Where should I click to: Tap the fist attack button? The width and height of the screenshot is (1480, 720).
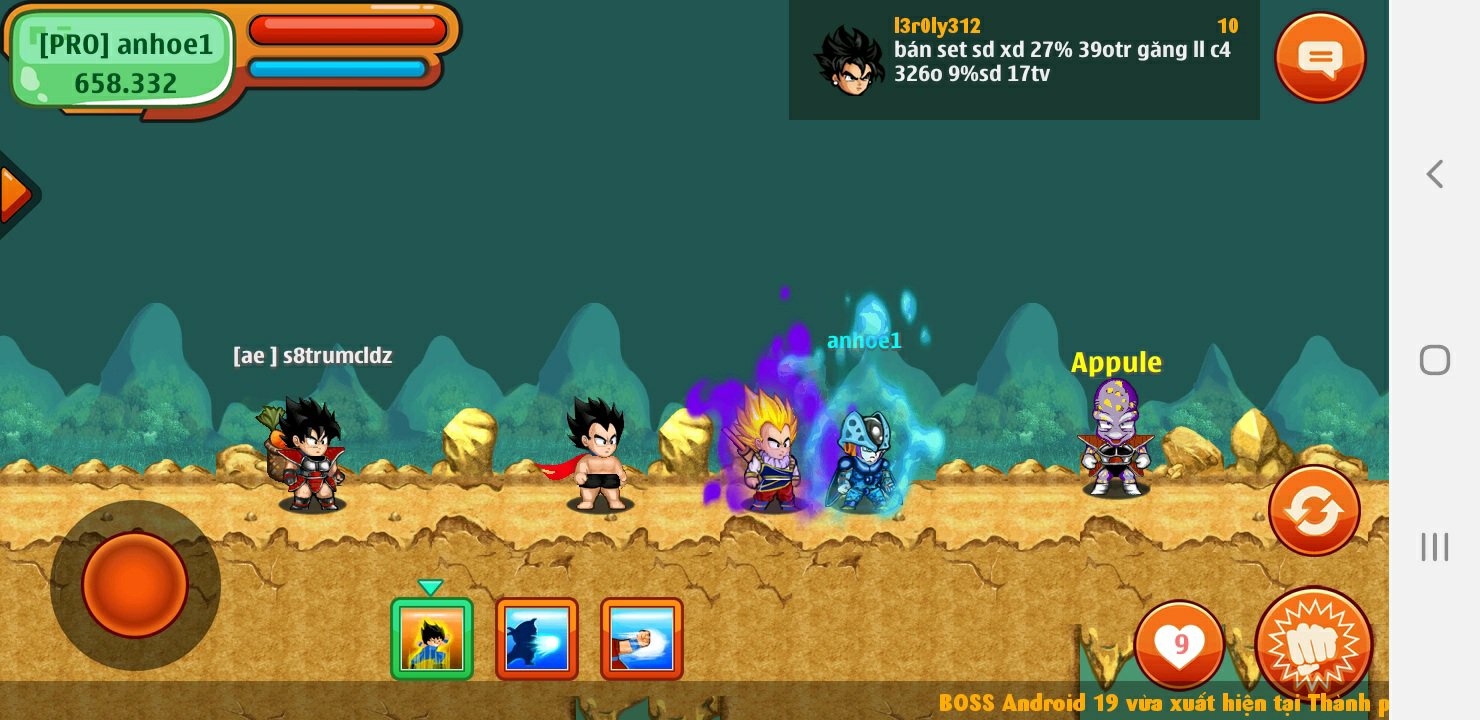click(x=1313, y=645)
